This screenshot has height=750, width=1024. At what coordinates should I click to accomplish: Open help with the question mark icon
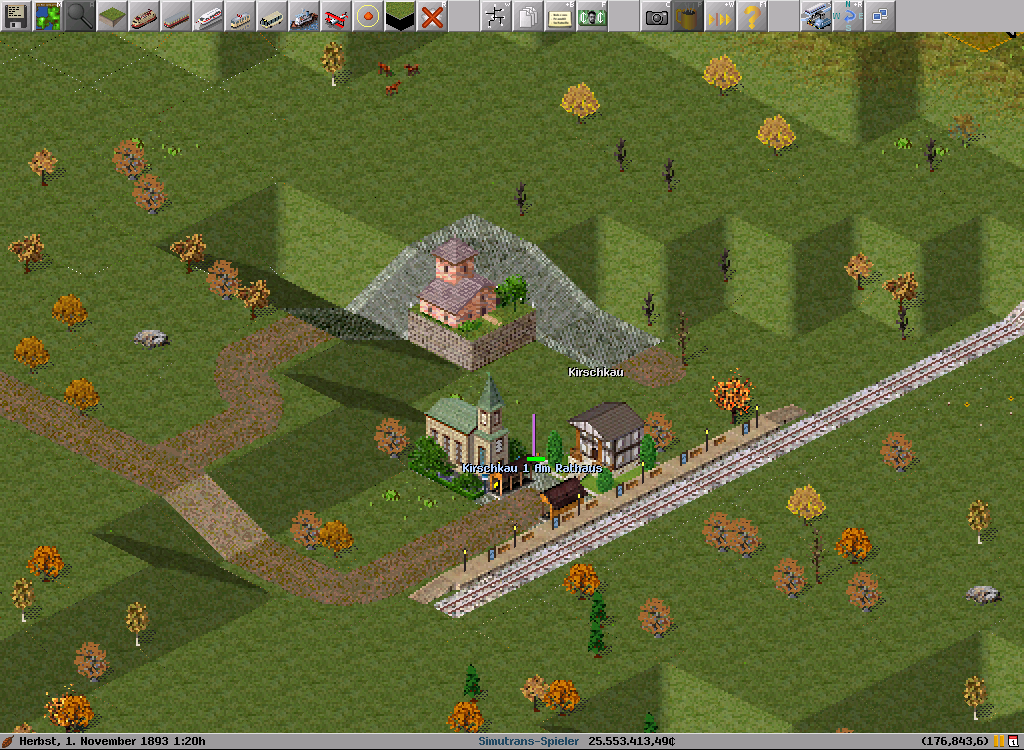[x=752, y=16]
